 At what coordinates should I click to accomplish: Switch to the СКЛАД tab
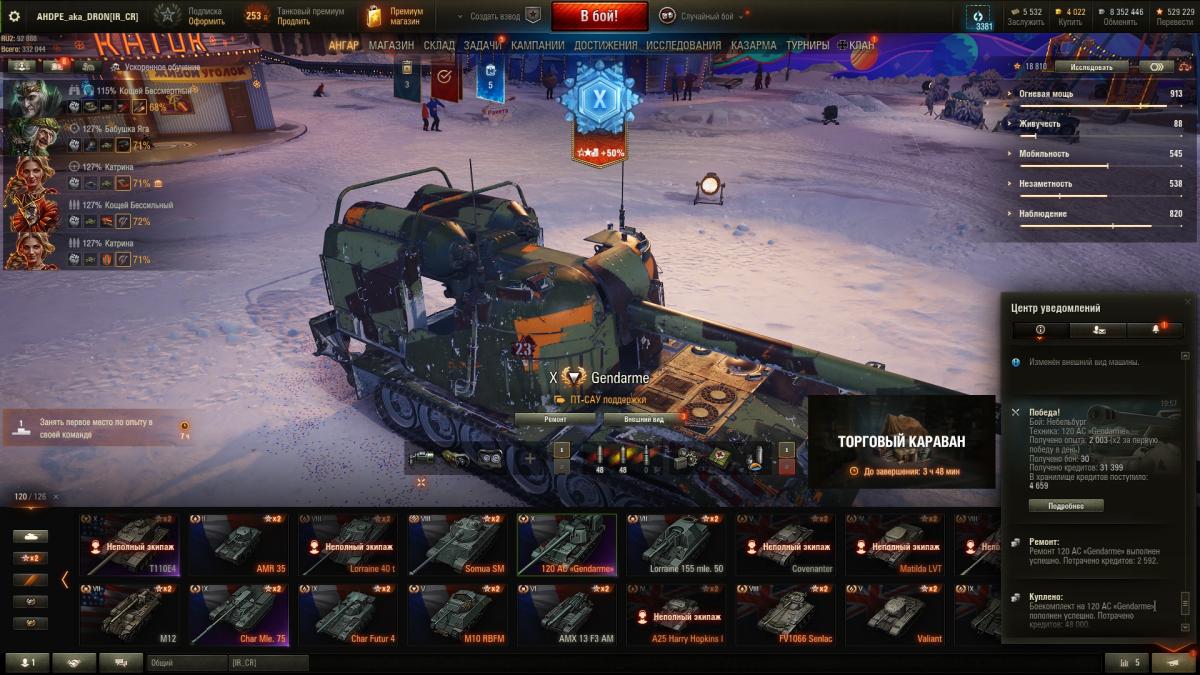pos(439,45)
